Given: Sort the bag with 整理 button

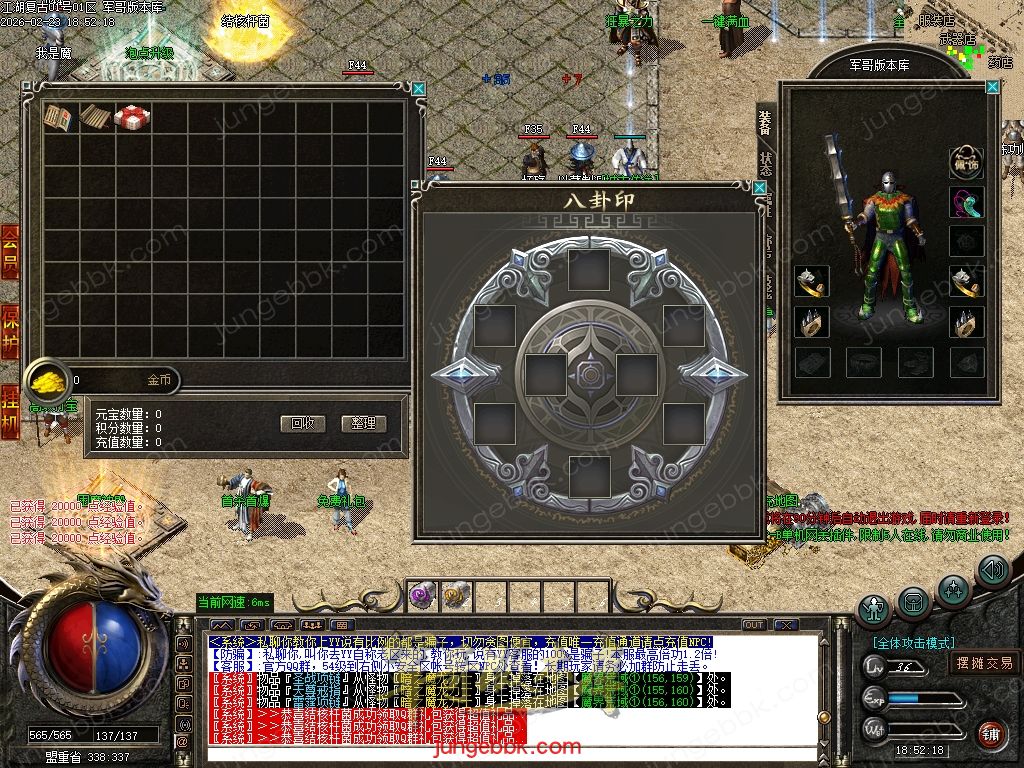Looking at the screenshot, I should click(x=363, y=423).
